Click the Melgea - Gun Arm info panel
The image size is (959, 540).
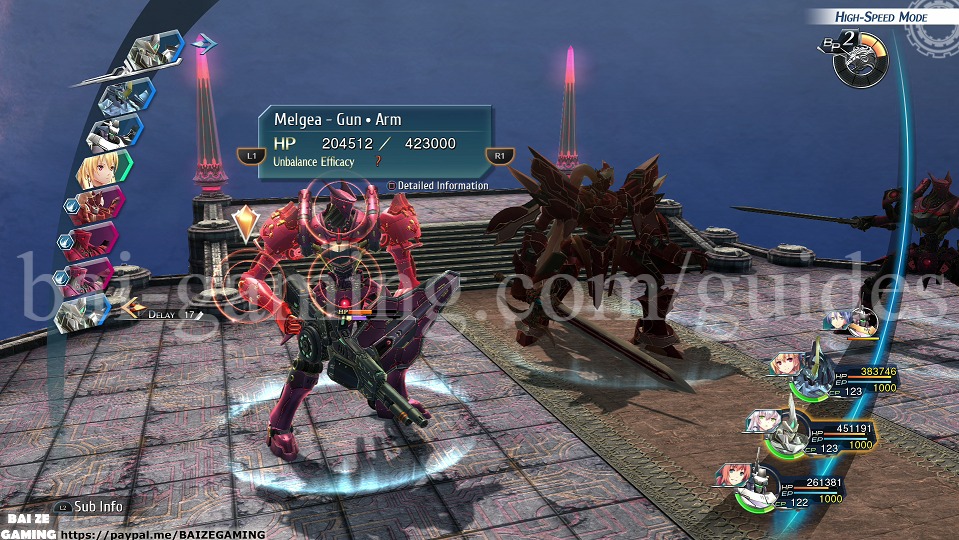coord(375,142)
